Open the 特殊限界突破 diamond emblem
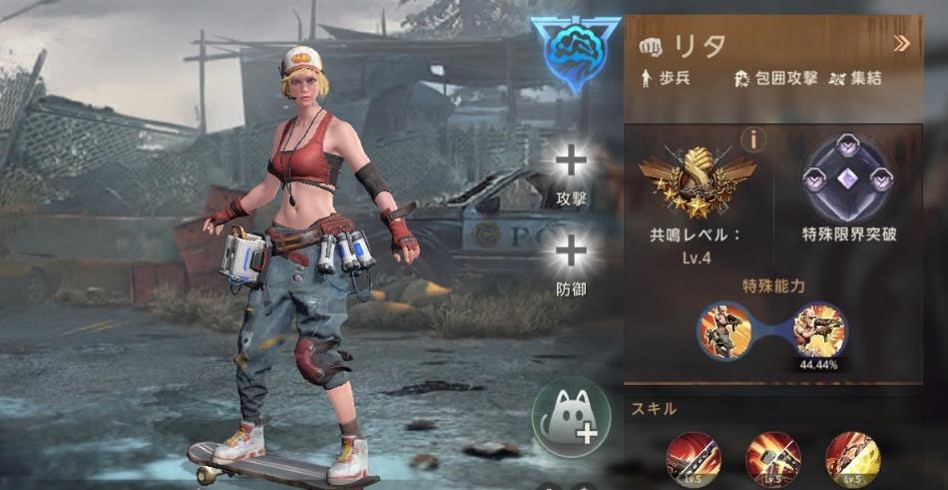 [x=849, y=180]
